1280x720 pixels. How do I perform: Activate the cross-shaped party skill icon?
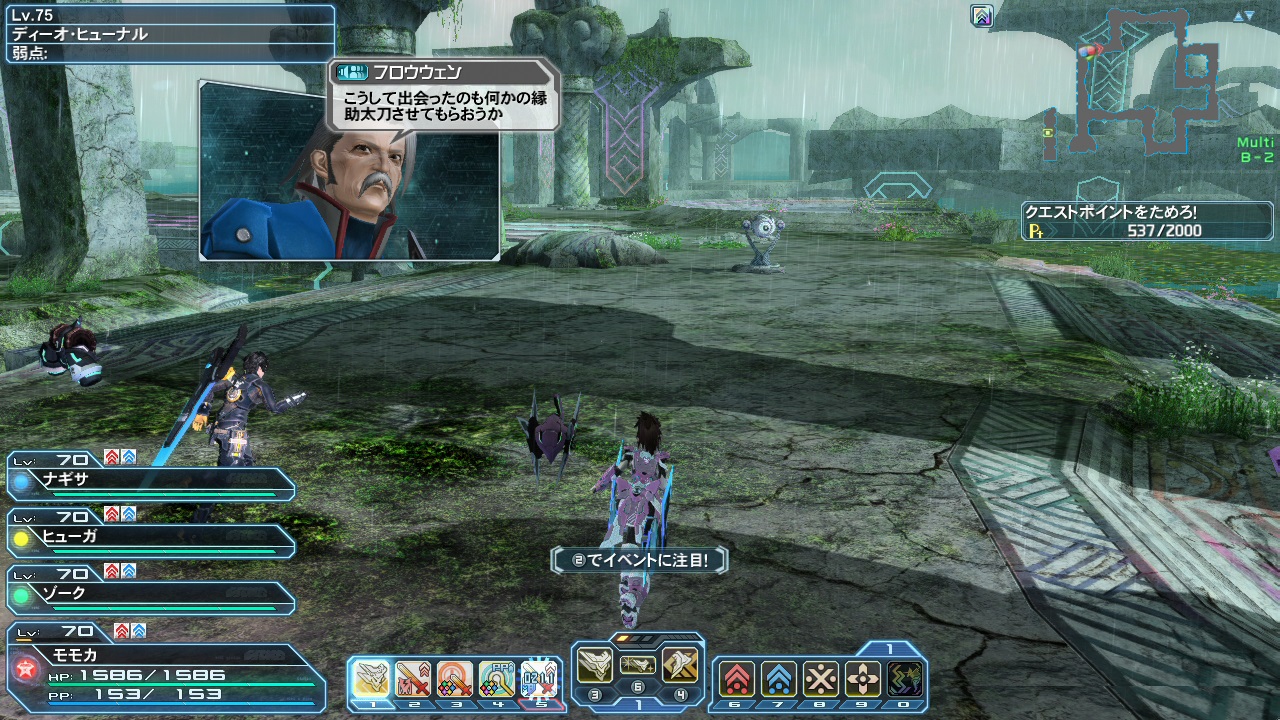click(821, 680)
